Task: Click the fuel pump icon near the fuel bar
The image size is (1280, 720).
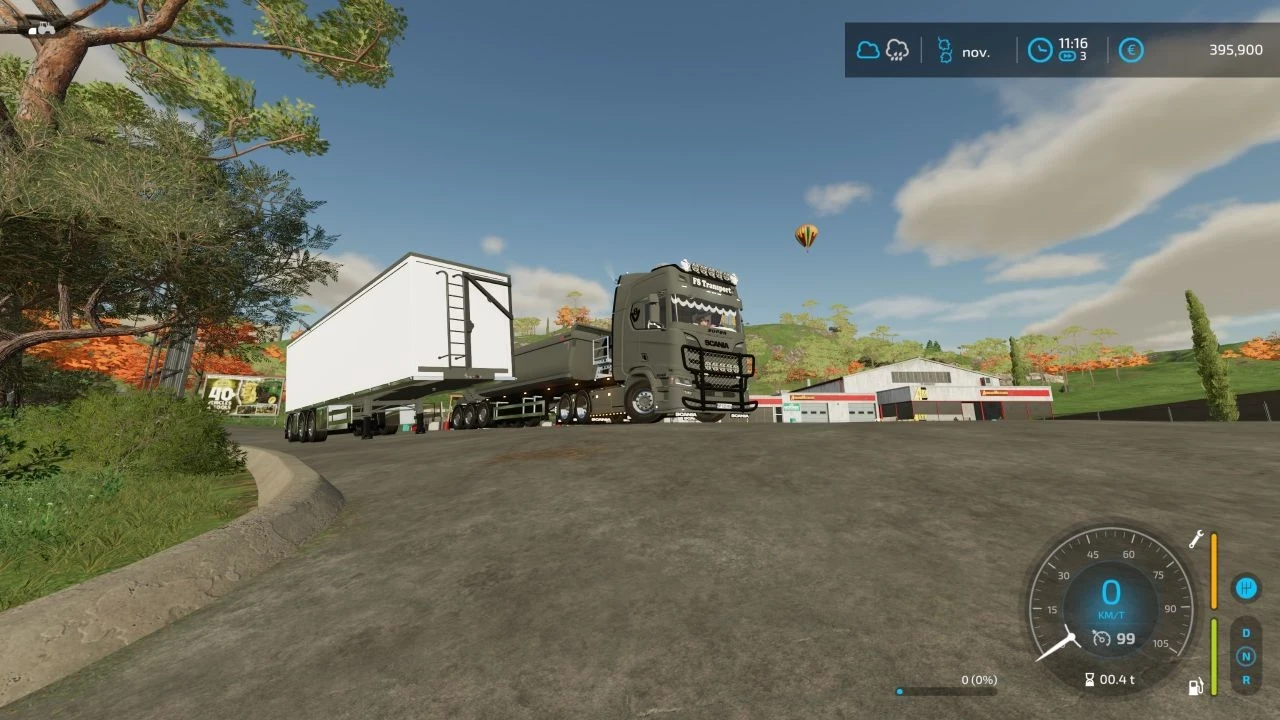Action: pyautogui.click(x=1196, y=686)
